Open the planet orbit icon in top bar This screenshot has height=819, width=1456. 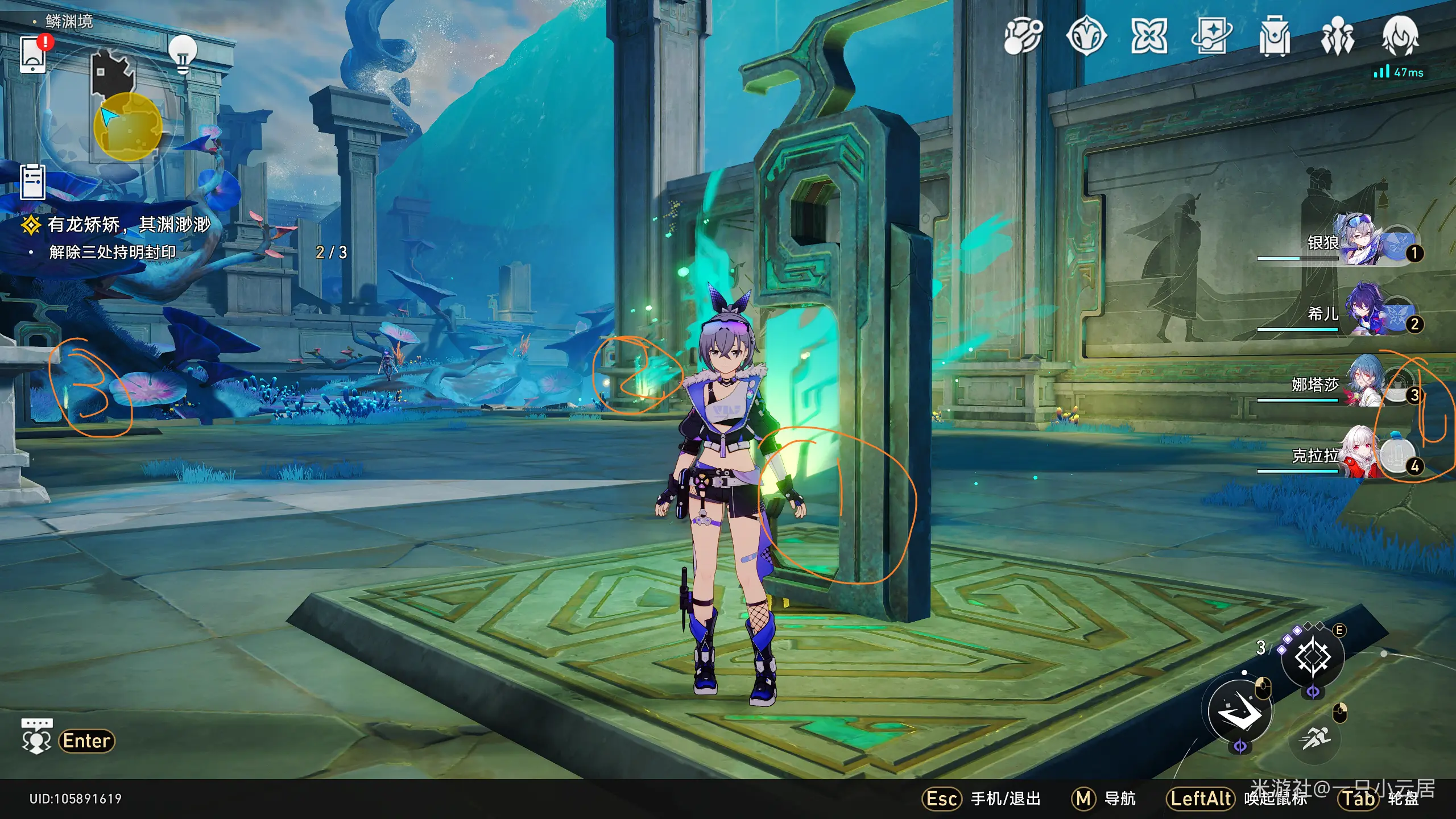(x=1023, y=36)
